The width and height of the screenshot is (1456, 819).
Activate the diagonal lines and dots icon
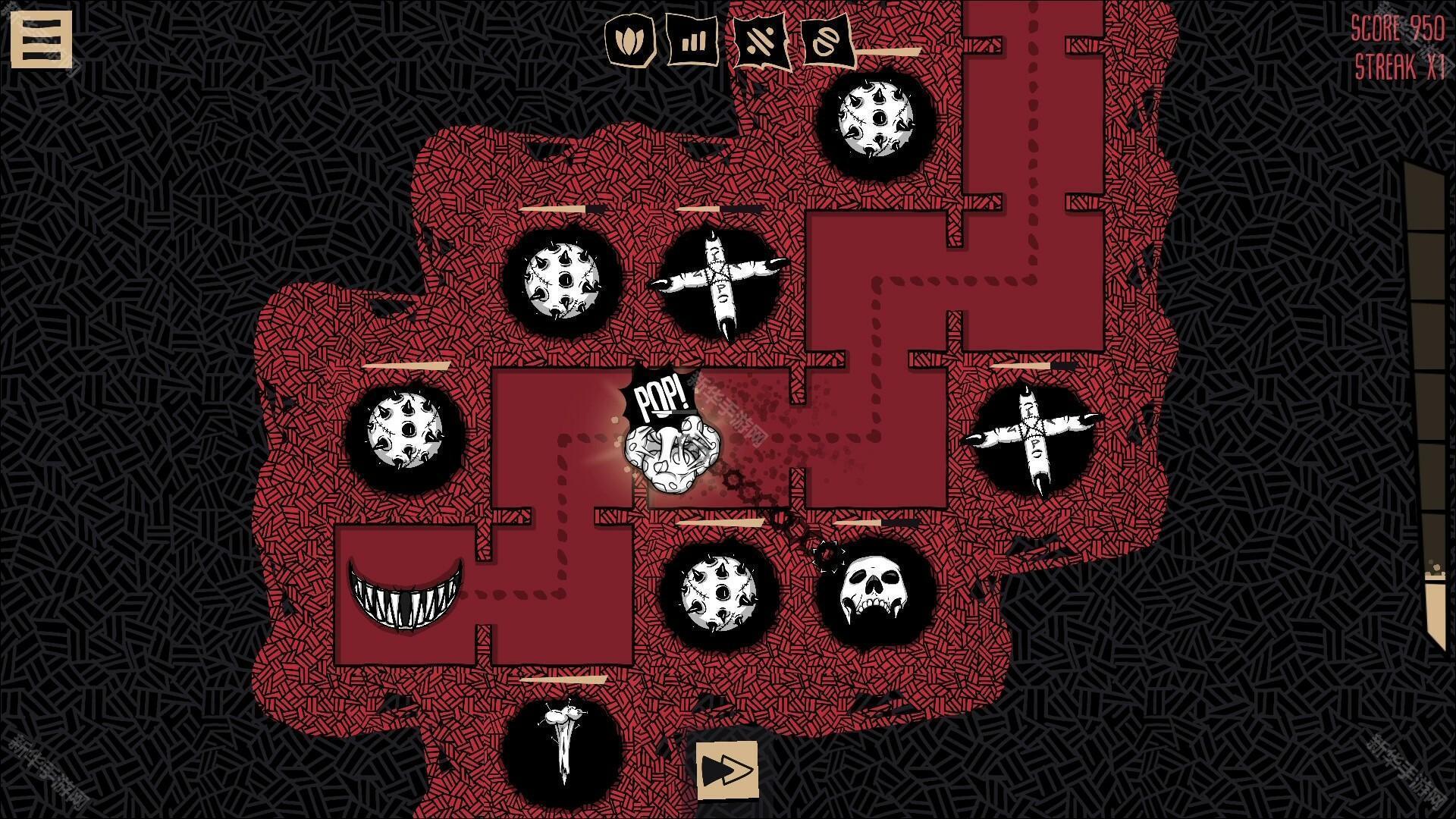pos(761,41)
